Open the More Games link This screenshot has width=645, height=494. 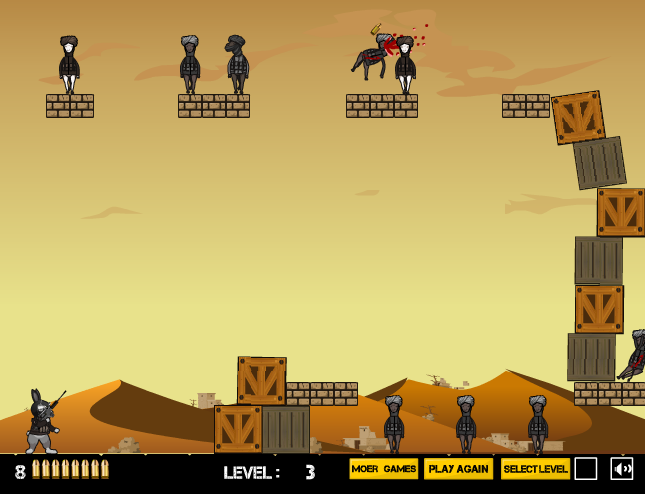tap(384, 469)
